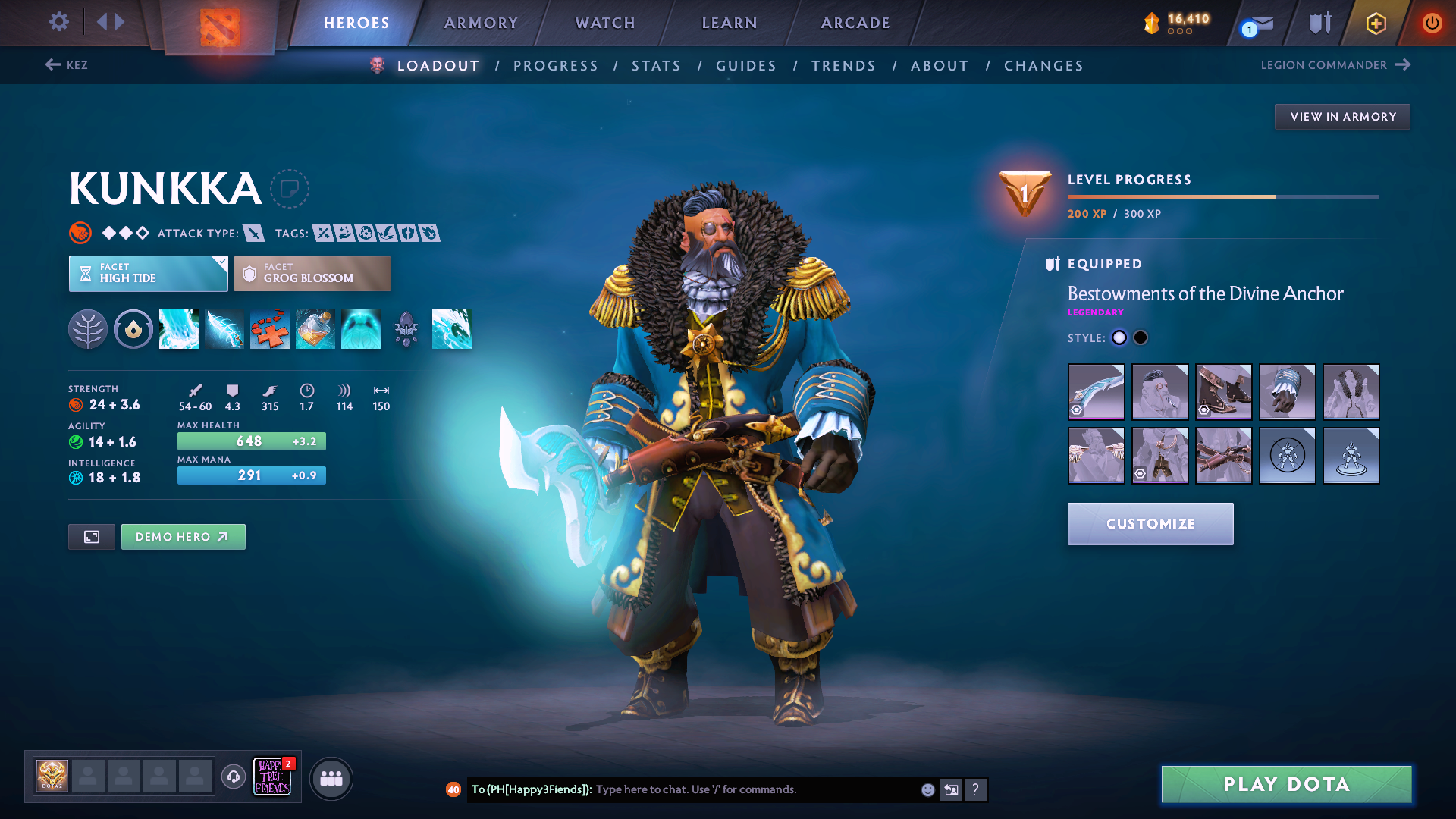Image resolution: width=1456 pixels, height=819 pixels.
Task: Click the Tidebringer sword ability icon
Action: 224,329
